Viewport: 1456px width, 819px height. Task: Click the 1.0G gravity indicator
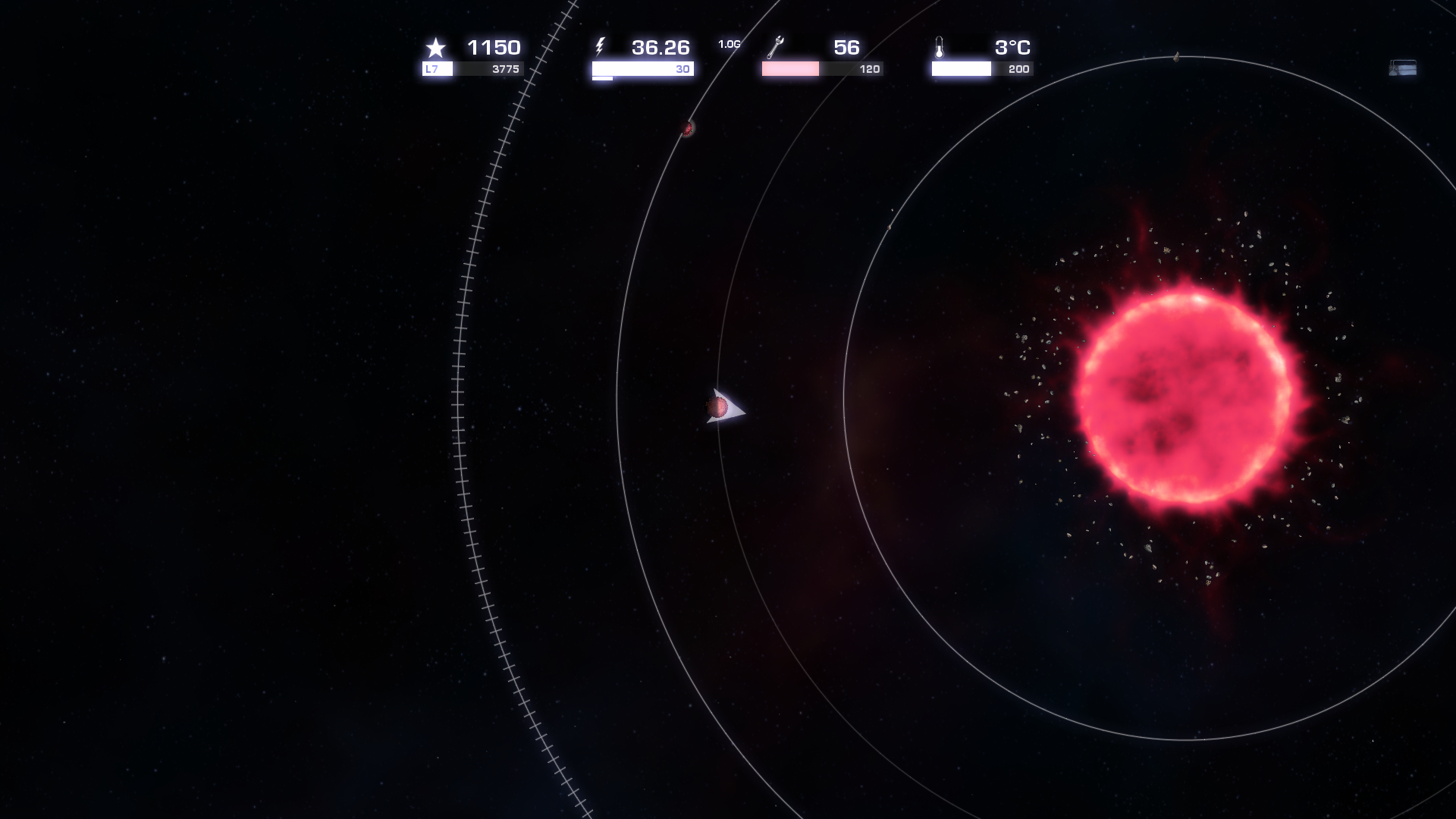(728, 44)
